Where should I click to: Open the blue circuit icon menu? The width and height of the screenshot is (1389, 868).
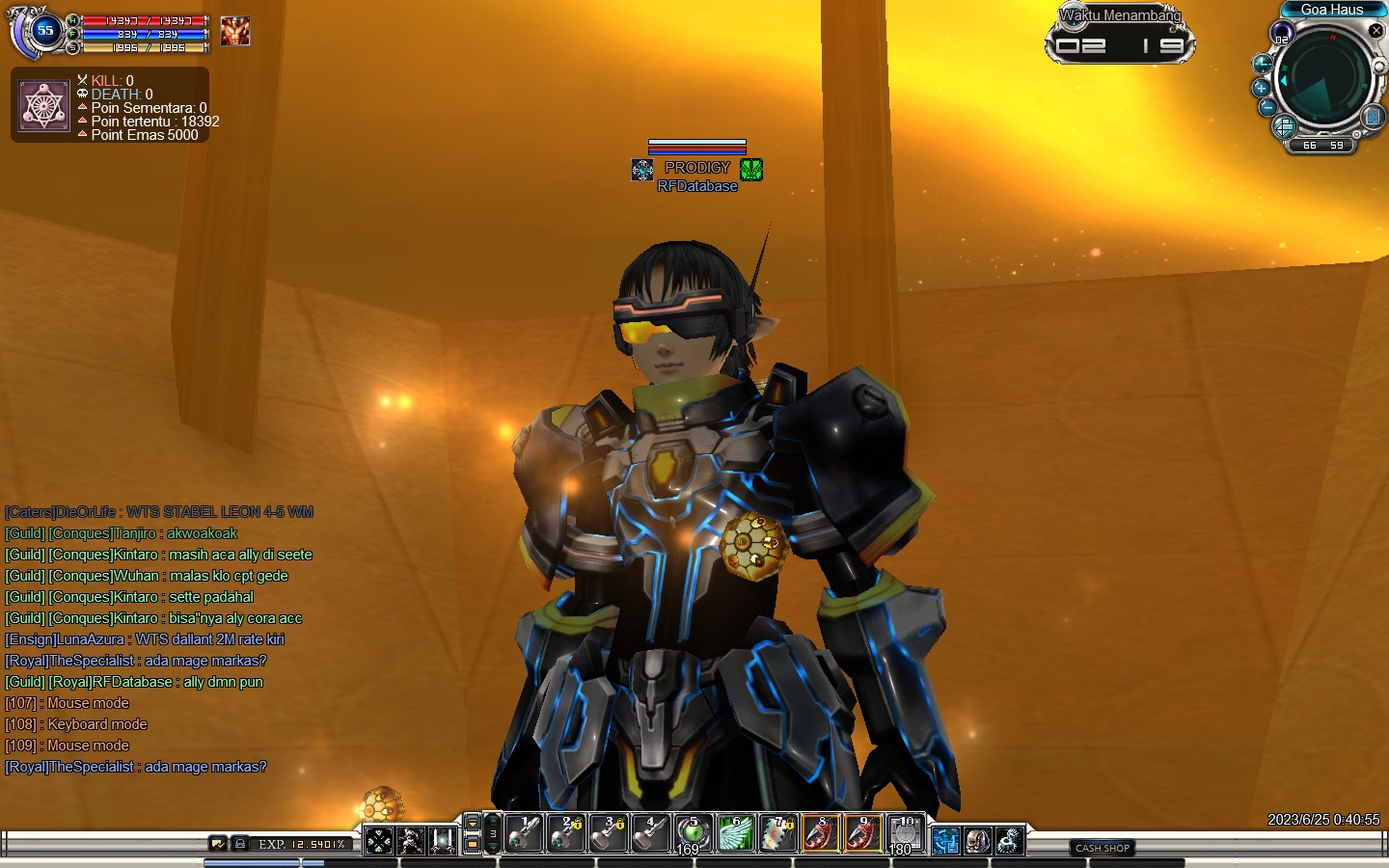(x=945, y=841)
